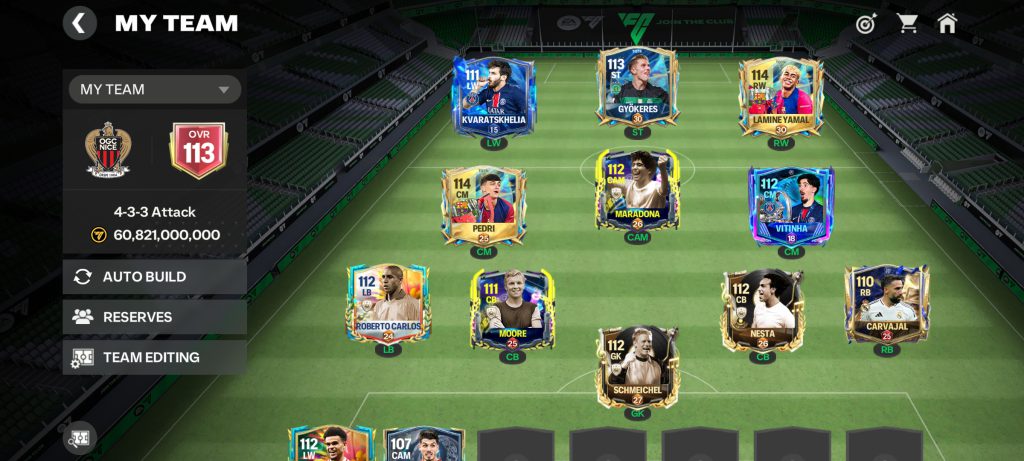Screen dimensions: 1024x461
Task: Open the target objectives icon
Action: pos(866,23)
